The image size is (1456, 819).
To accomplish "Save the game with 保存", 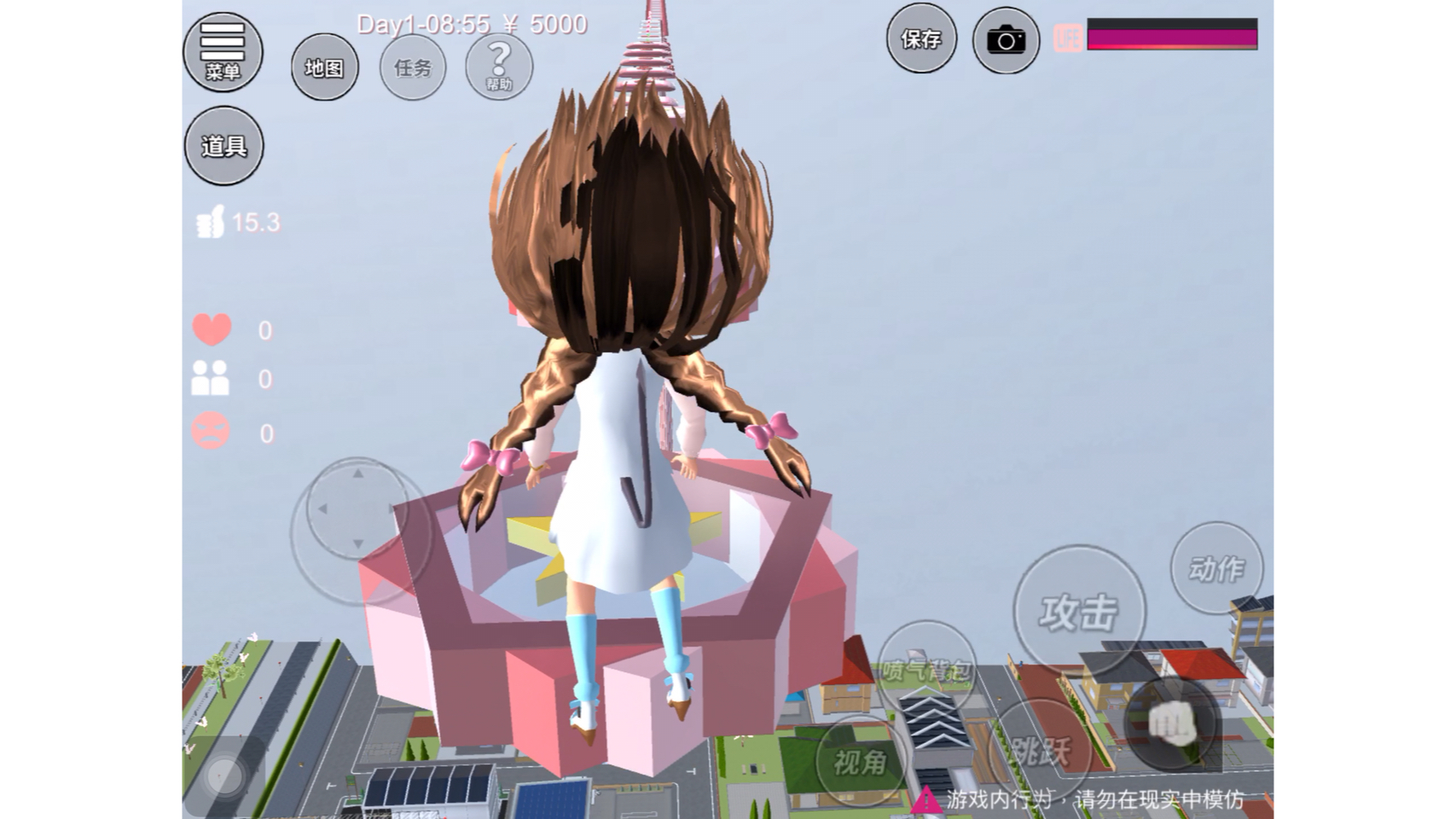I will click(x=921, y=39).
